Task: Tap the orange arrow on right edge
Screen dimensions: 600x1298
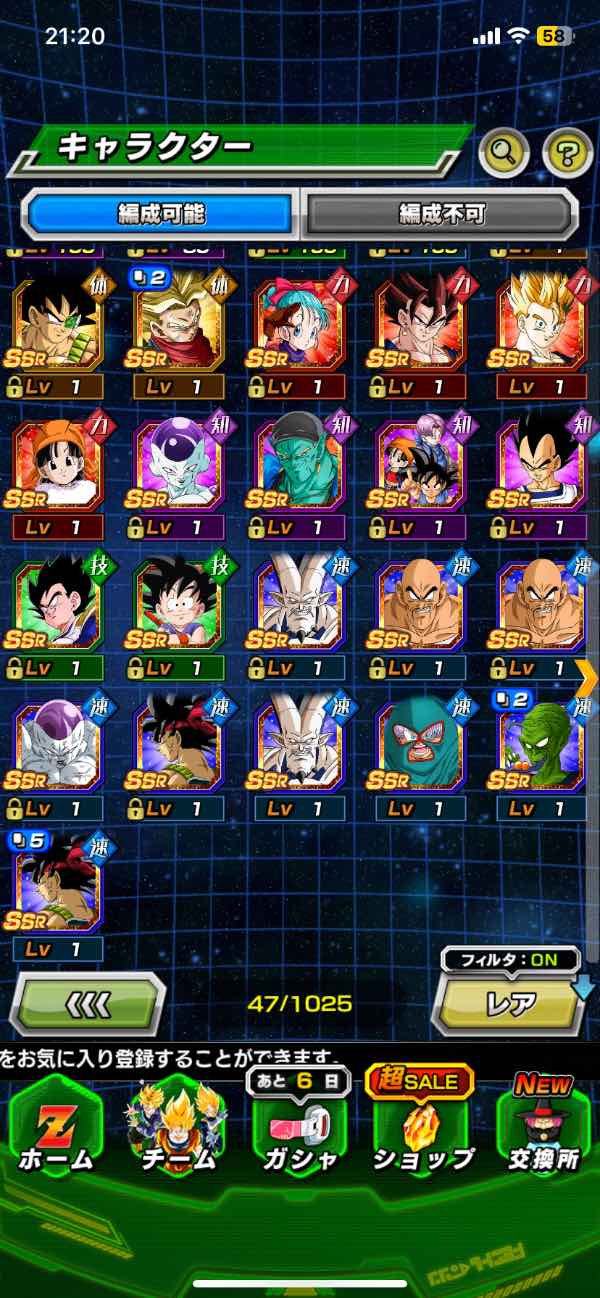Action: [x=587, y=676]
